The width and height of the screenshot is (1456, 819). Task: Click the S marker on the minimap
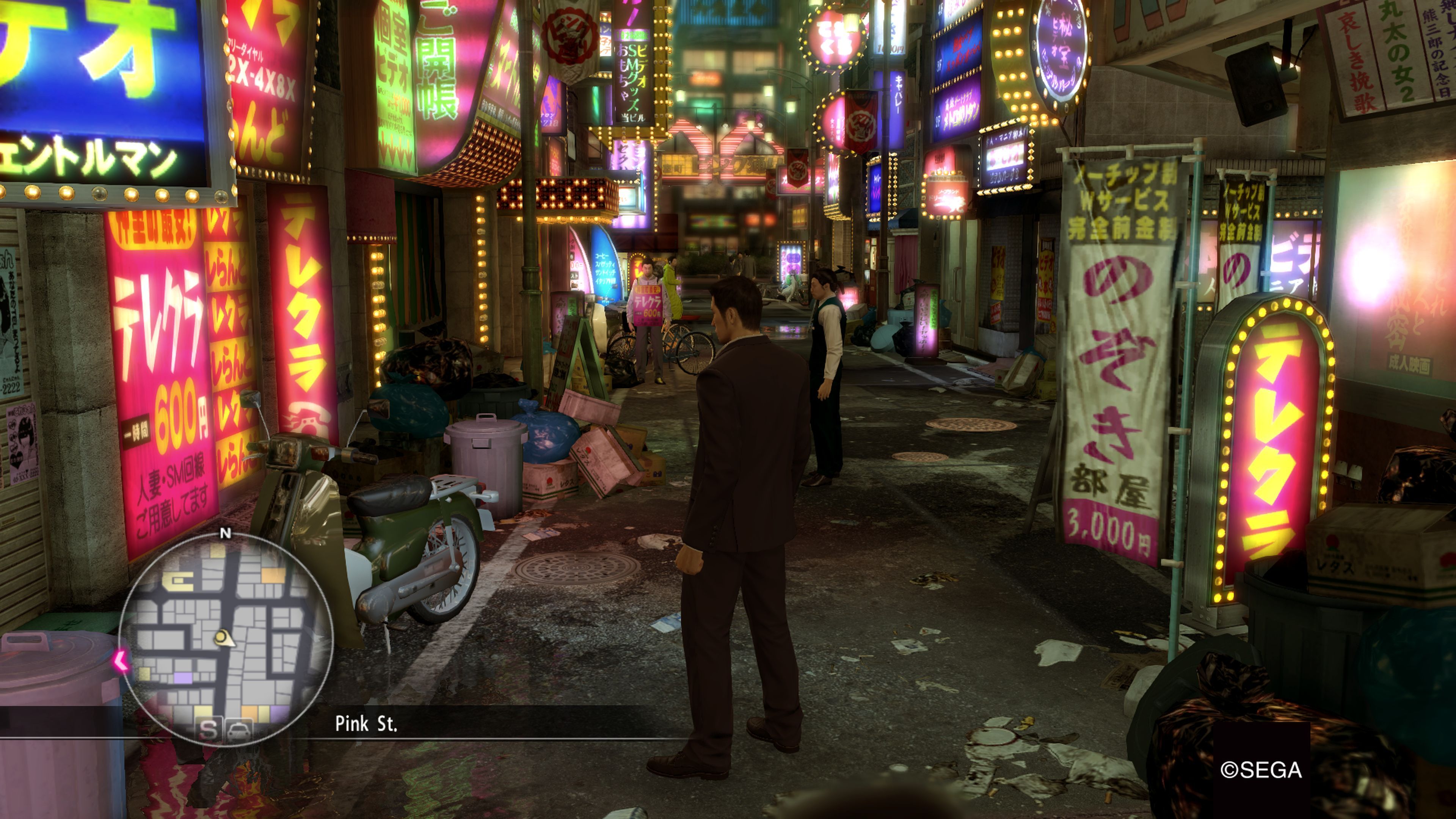(208, 730)
